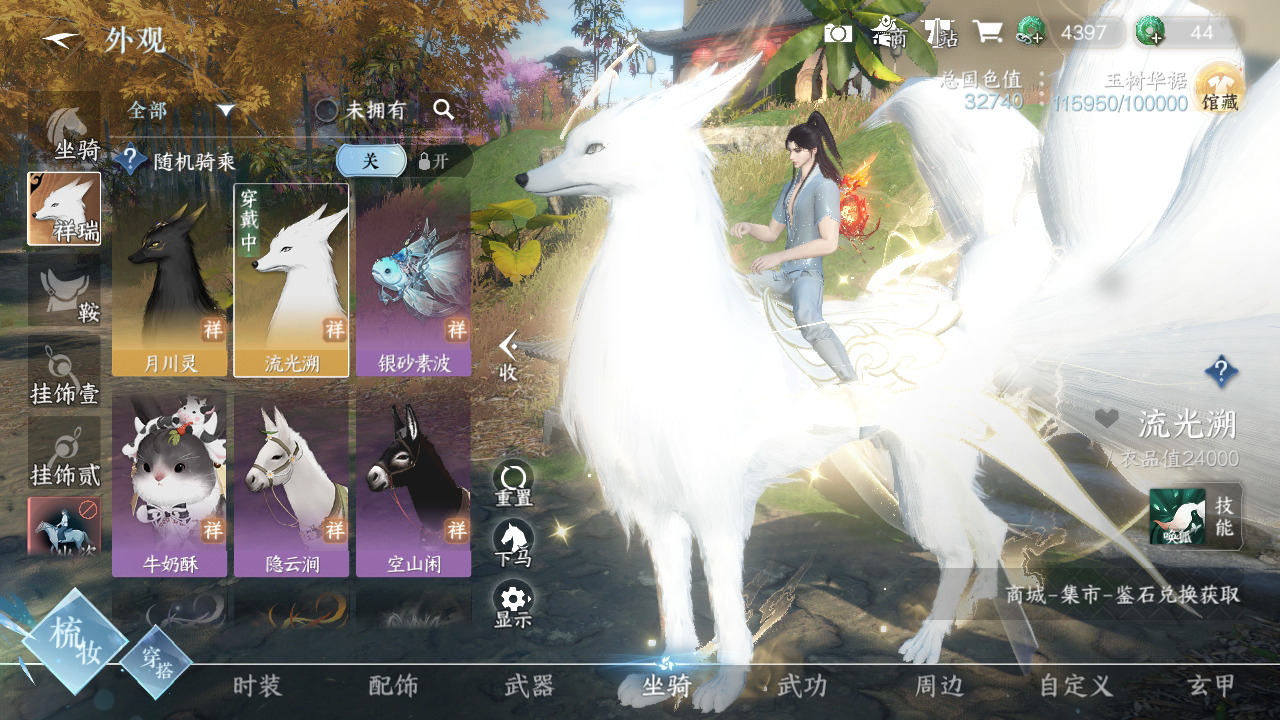Go back using the top-left arrow

[x=62, y=41]
